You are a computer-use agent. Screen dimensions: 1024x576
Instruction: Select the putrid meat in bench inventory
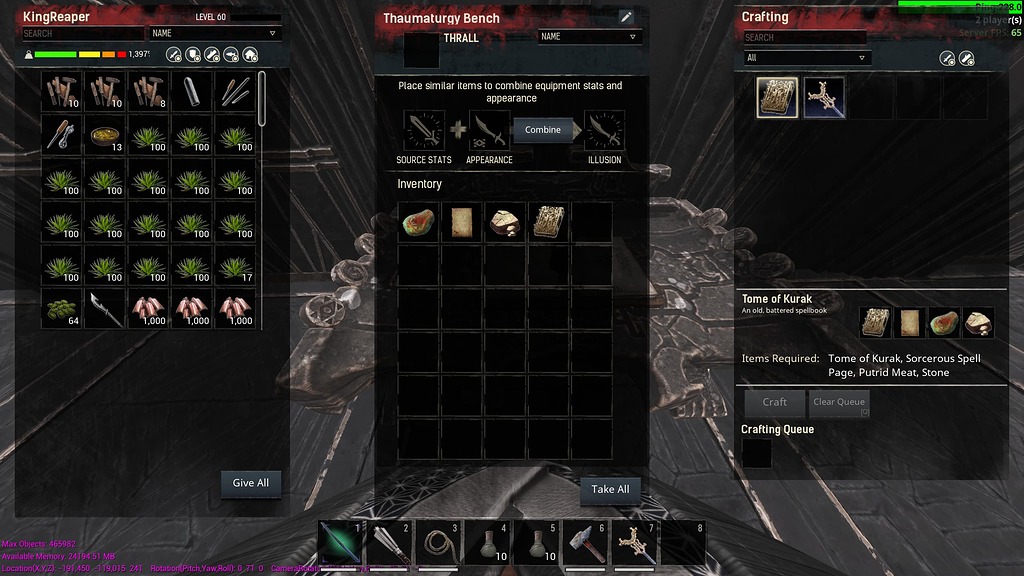click(419, 222)
